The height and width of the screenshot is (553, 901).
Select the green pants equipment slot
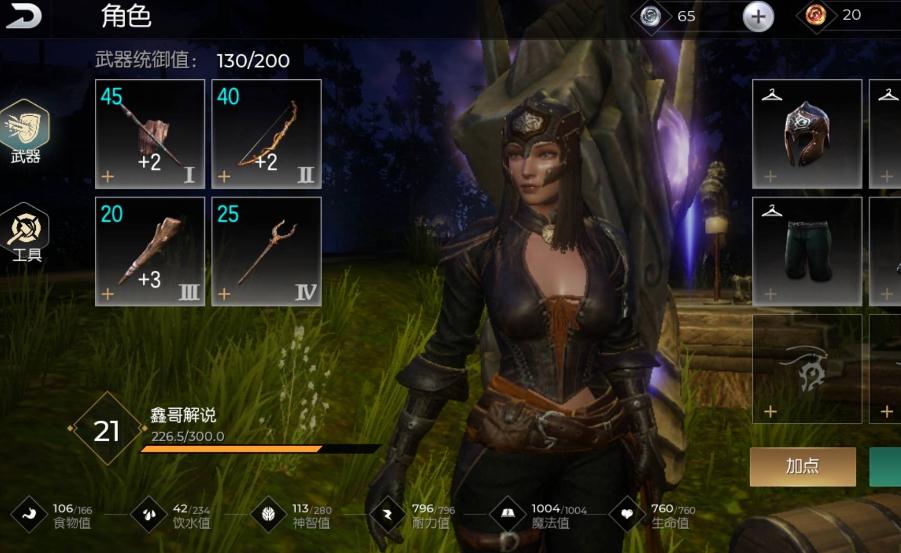click(x=806, y=251)
